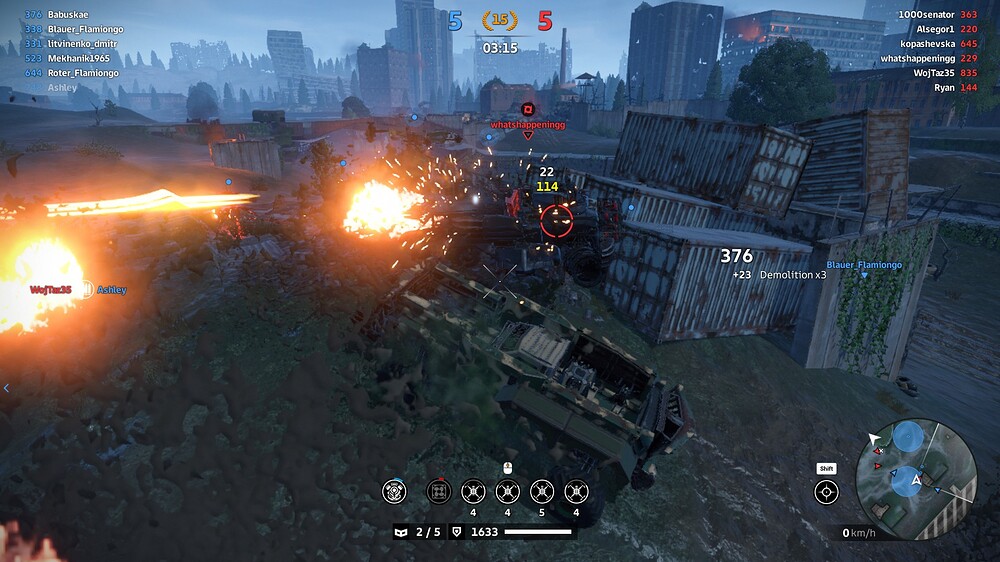This screenshot has height=562, width=1000.
Task: Select Babuskae in the team list
Action: tap(69, 15)
